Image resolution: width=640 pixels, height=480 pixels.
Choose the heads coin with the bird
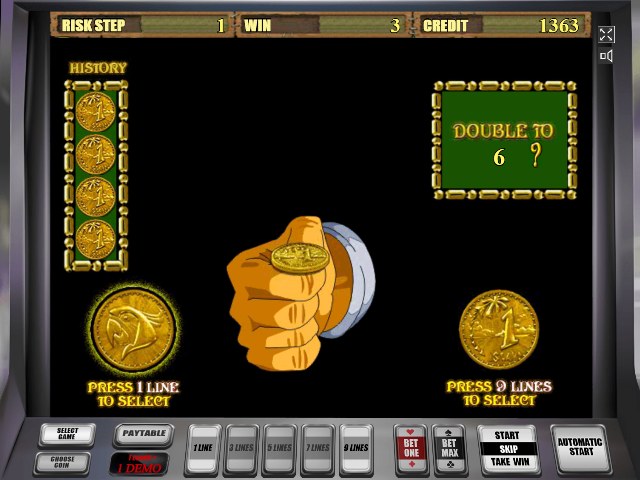[133, 328]
